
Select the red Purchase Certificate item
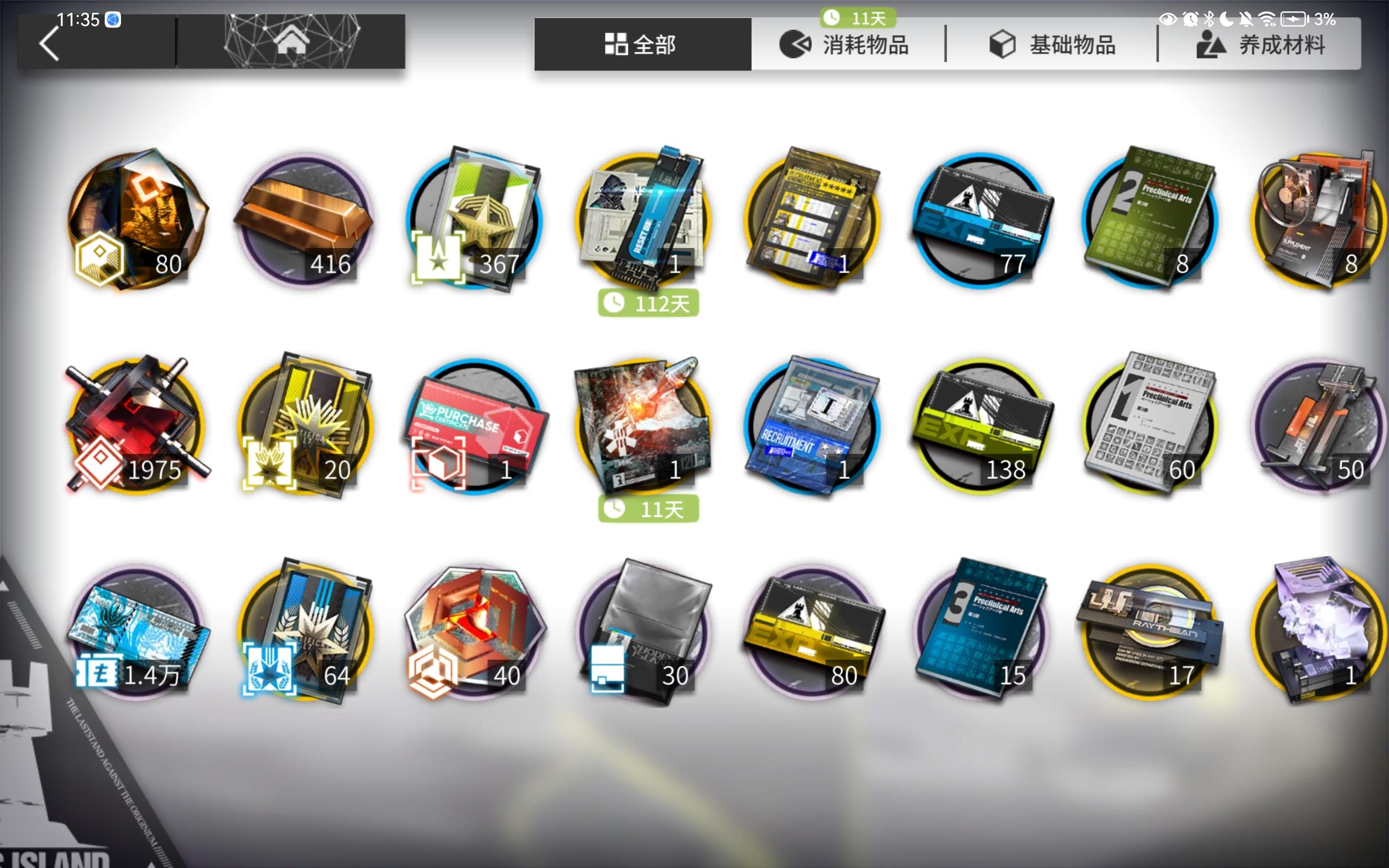[x=476, y=427]
